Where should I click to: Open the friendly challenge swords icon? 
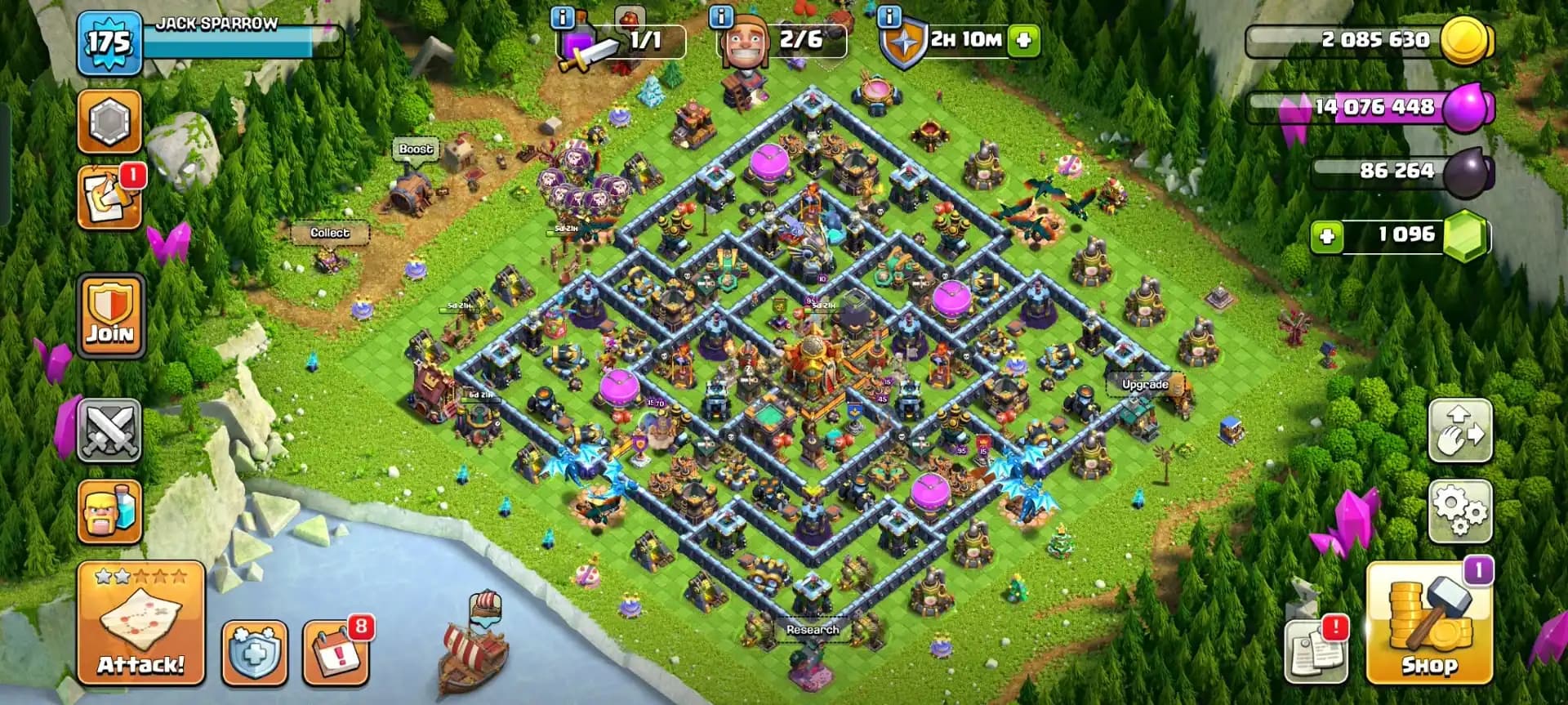110,431
